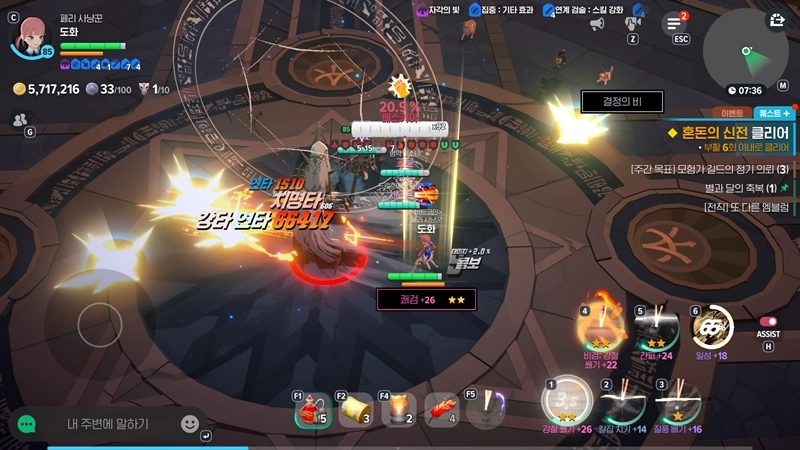800x450 pixels.
Task: Click the chat input 내 주변에 말하기
Action: click(108, 424)
